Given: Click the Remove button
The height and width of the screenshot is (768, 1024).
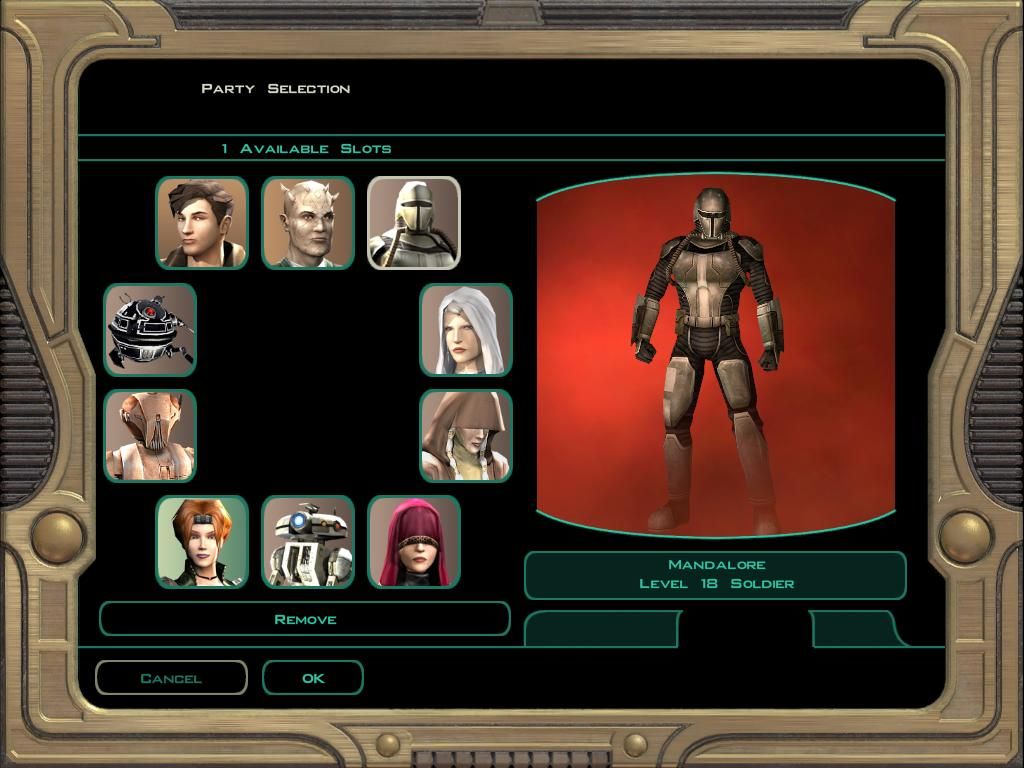Looking at the screenshot, I should (305, 619).
